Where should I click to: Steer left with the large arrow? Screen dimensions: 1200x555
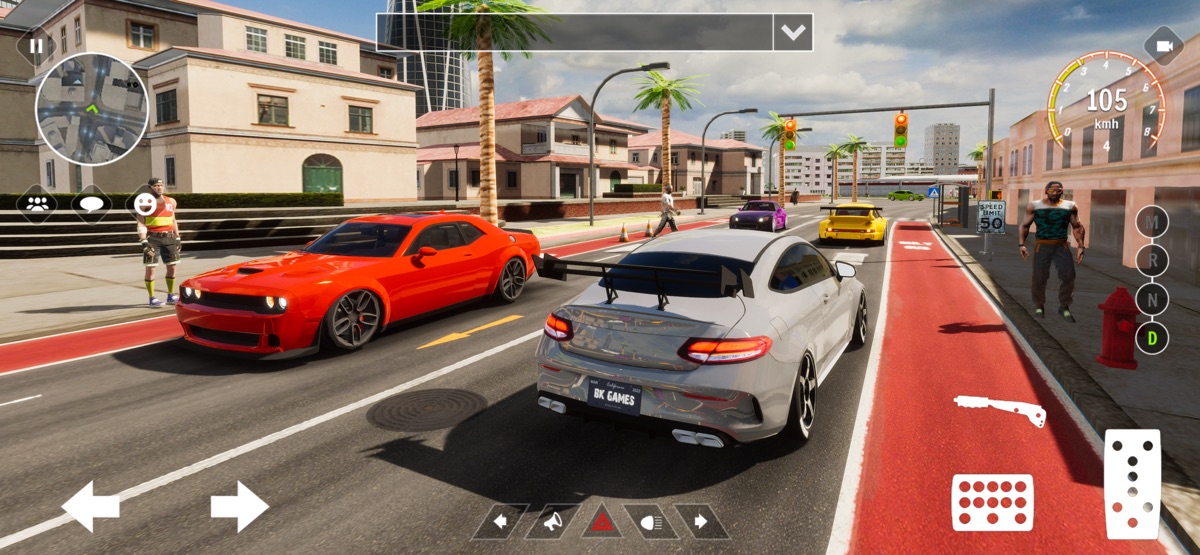91,506
